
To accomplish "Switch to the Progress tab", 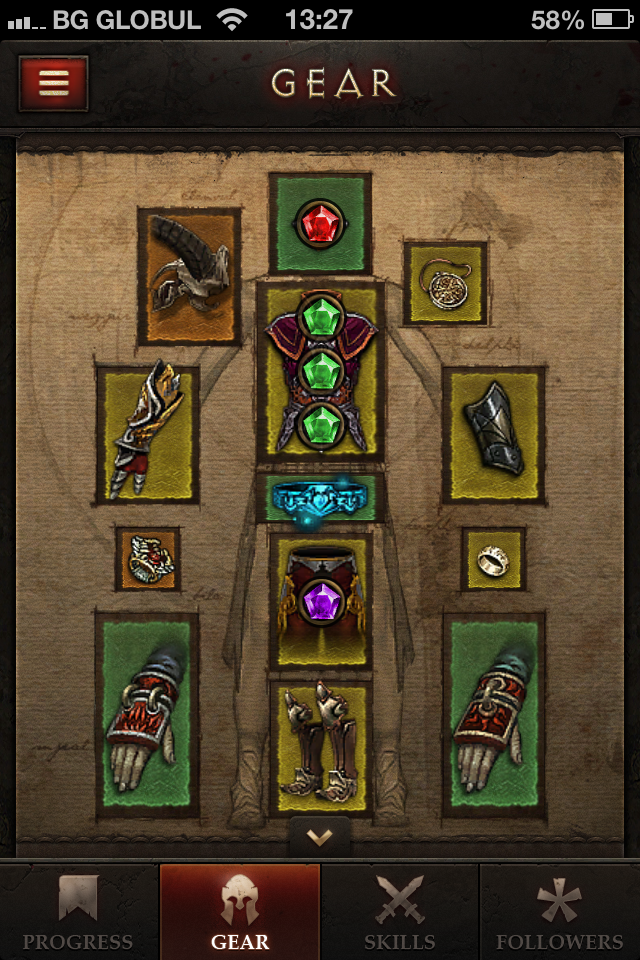I will point(79,912).
